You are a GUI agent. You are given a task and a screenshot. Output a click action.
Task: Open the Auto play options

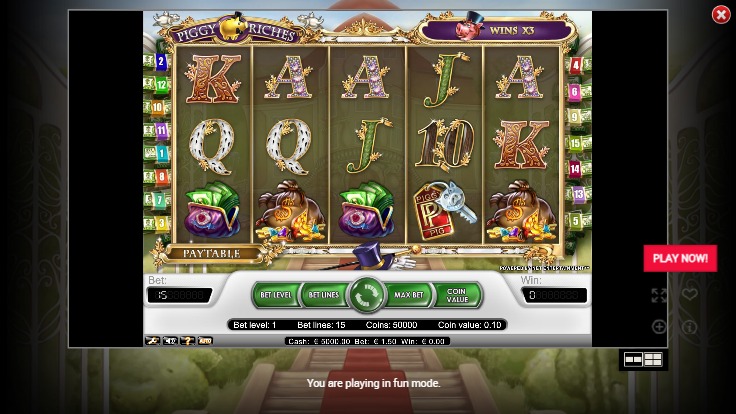205,341
